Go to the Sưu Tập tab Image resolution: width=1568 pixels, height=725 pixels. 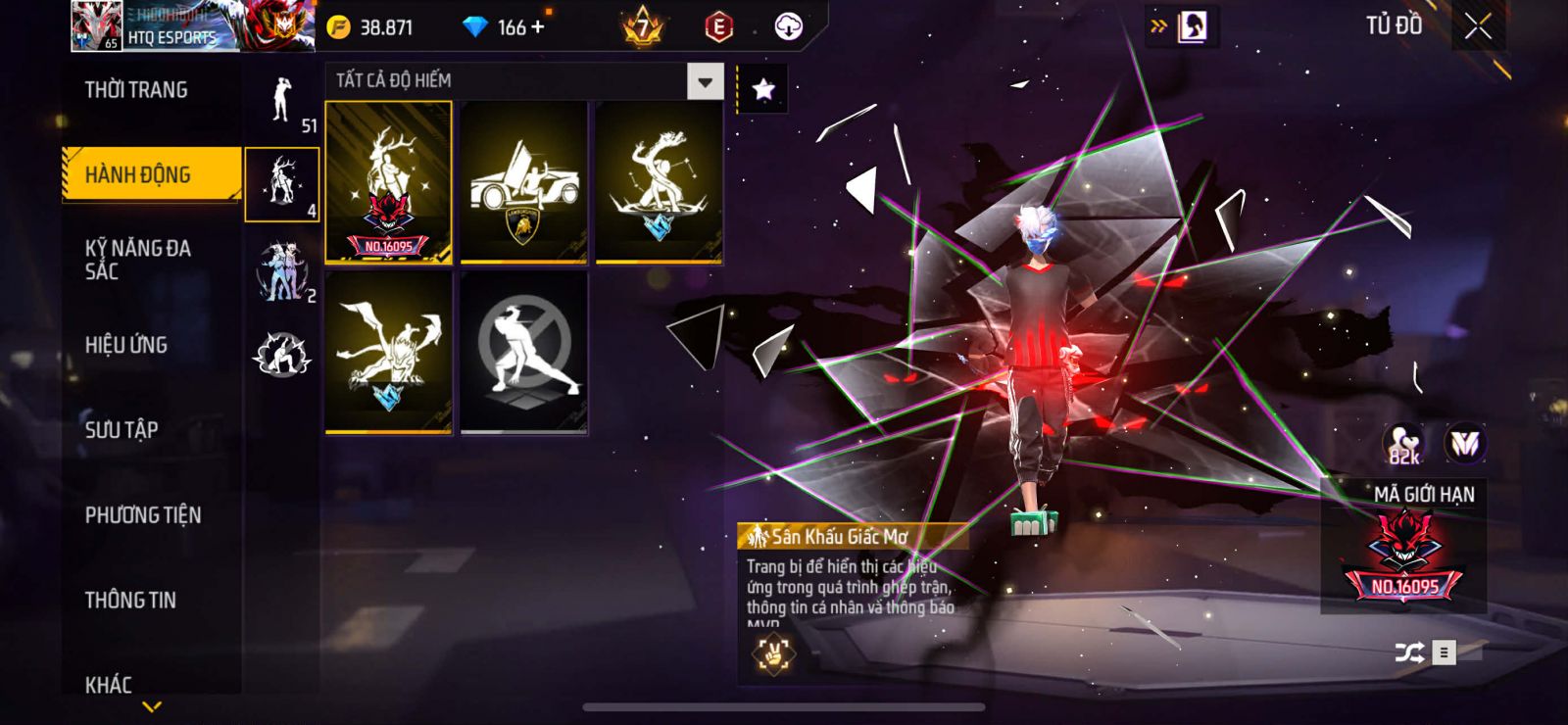pos(122,429)
